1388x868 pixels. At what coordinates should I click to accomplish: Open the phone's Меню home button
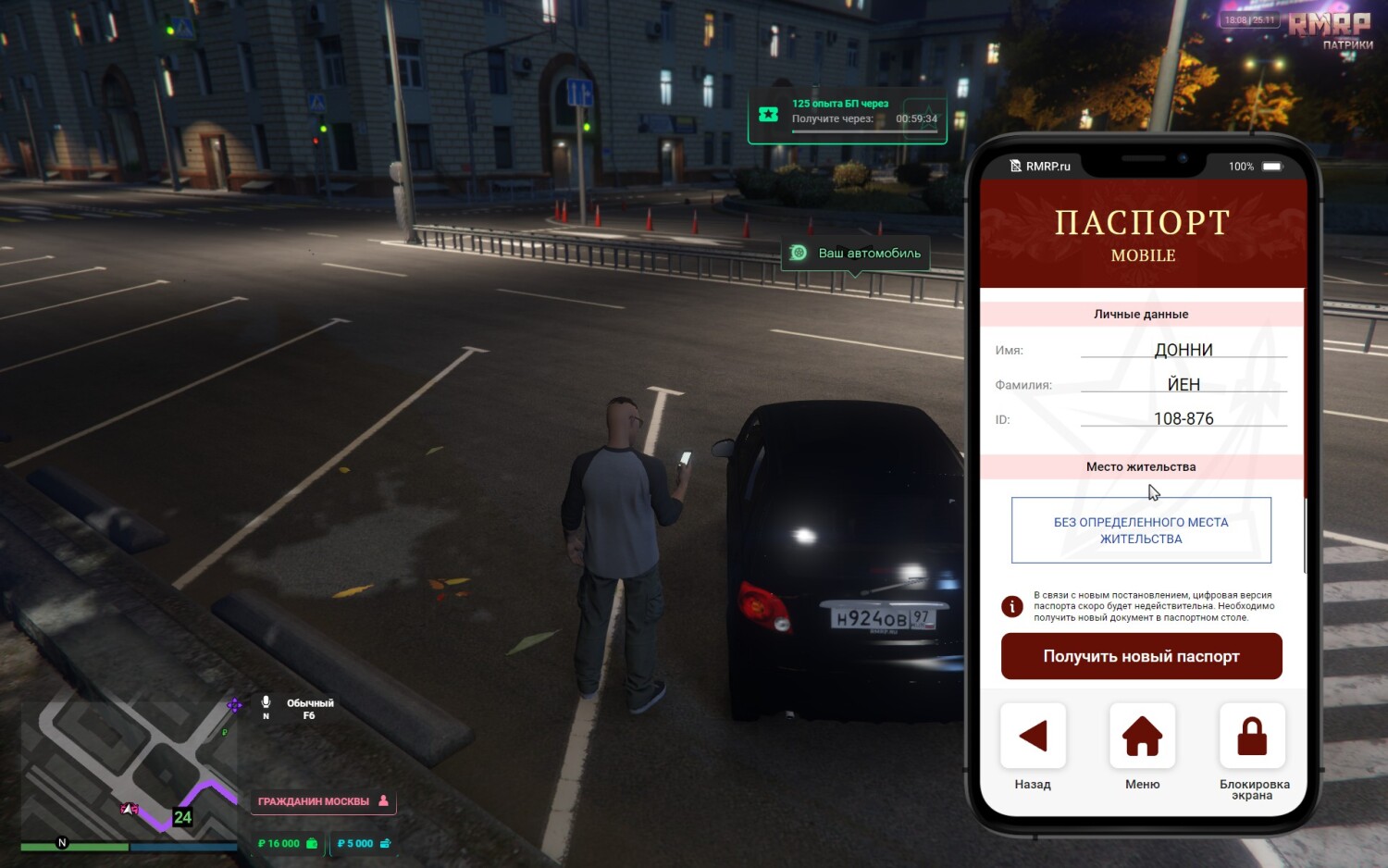coord(1142,737)
